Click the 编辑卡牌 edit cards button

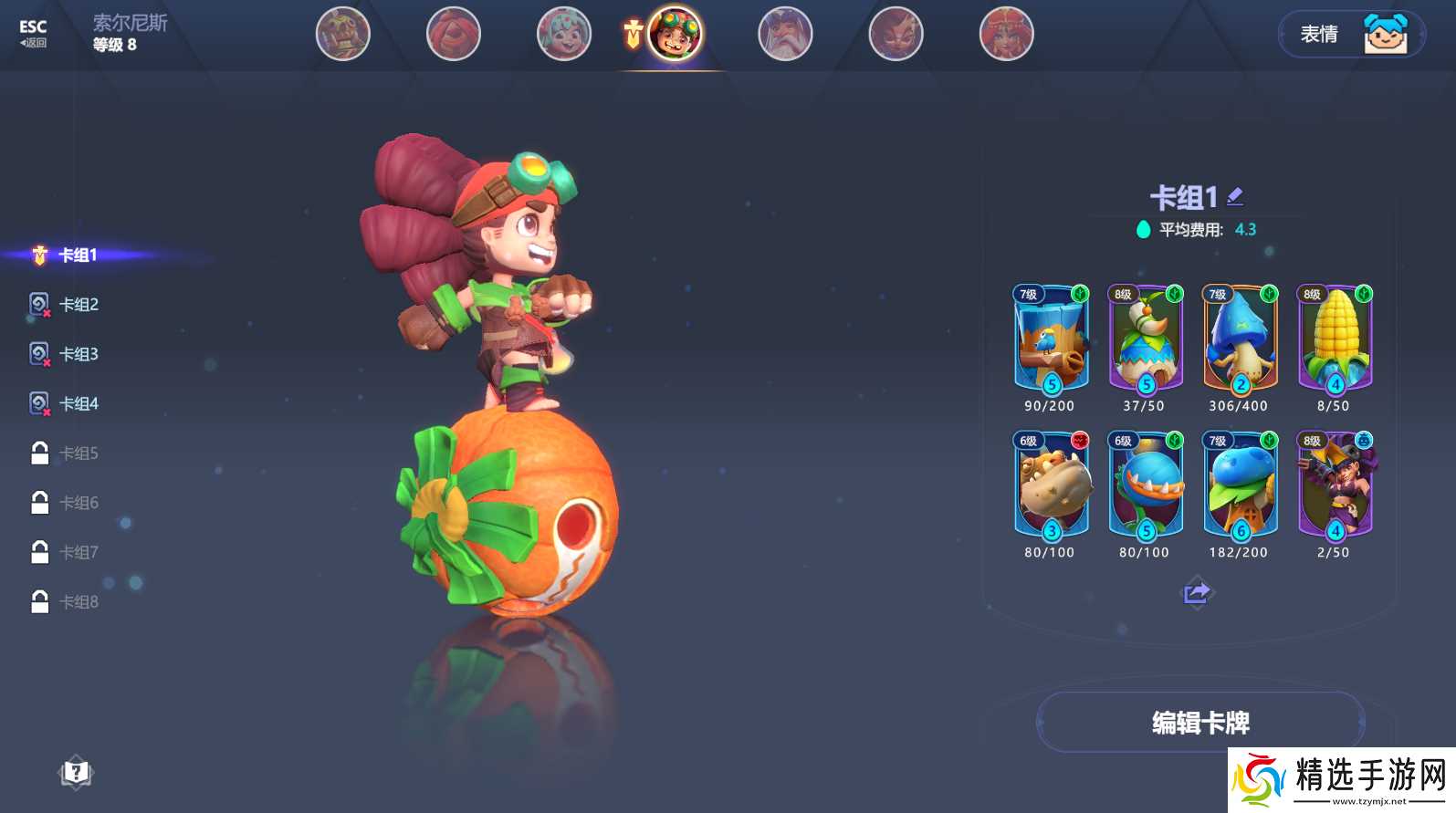click(x=1200, y=723)
